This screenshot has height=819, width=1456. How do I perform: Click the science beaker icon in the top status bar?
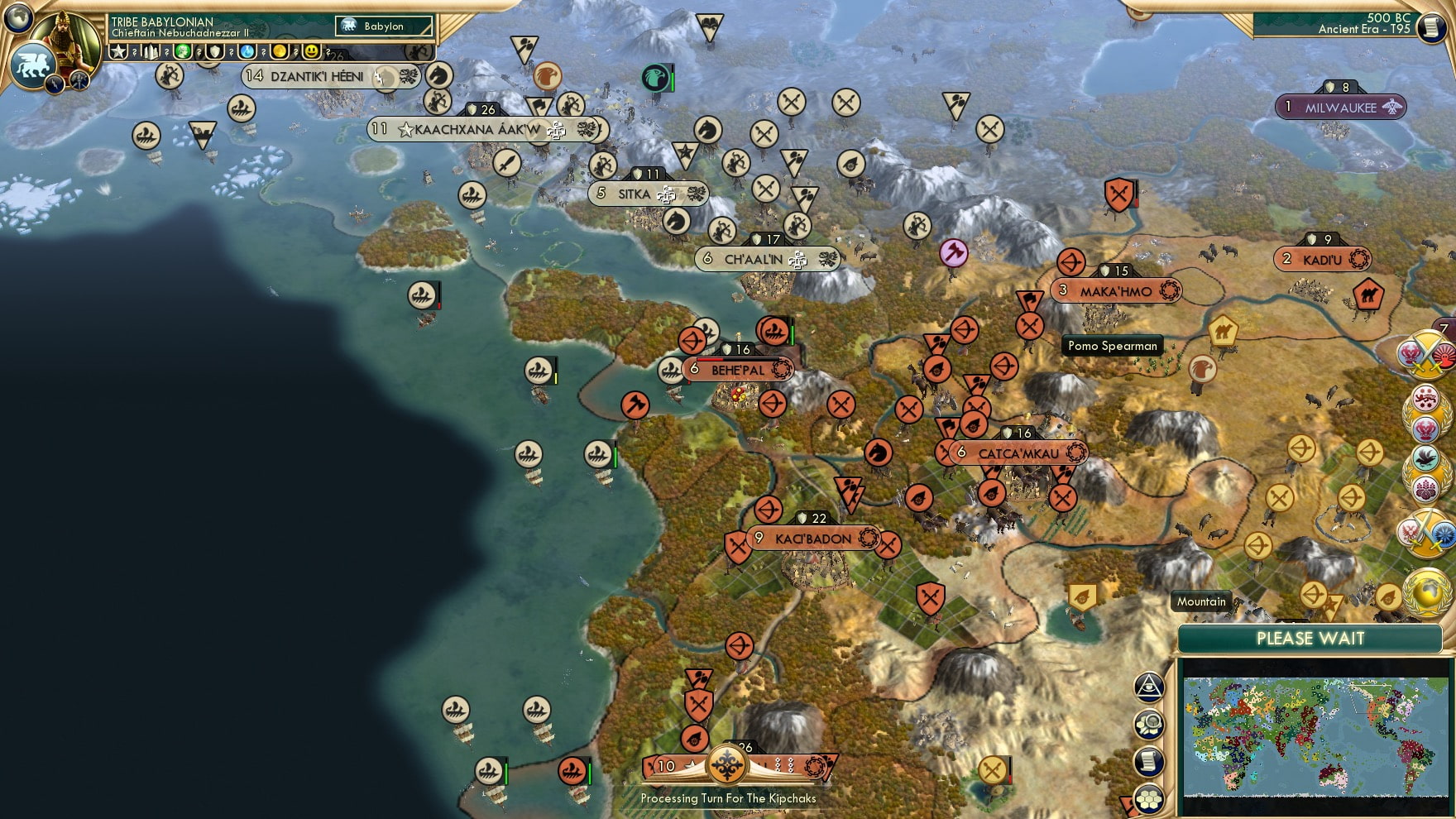point(246,51)
